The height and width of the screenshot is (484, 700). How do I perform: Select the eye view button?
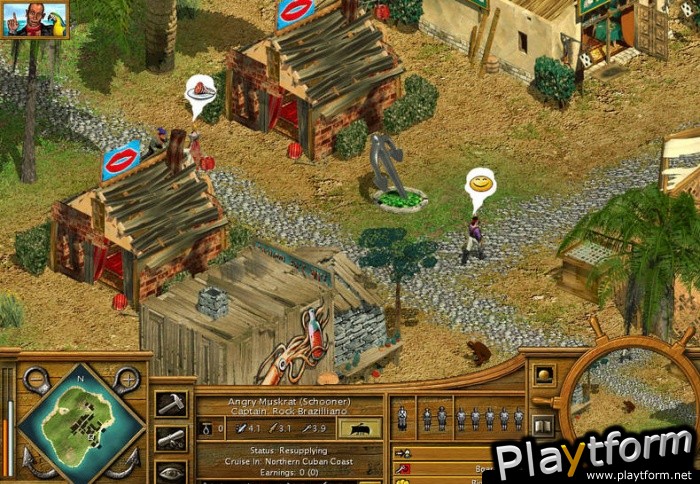point(169,470)
